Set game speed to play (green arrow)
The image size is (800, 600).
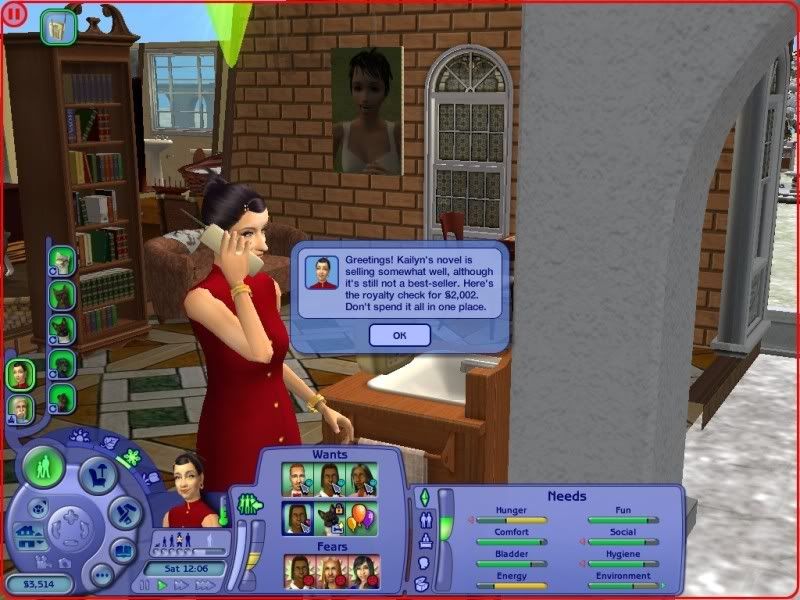pyautogui.click(x=161, y=585)
